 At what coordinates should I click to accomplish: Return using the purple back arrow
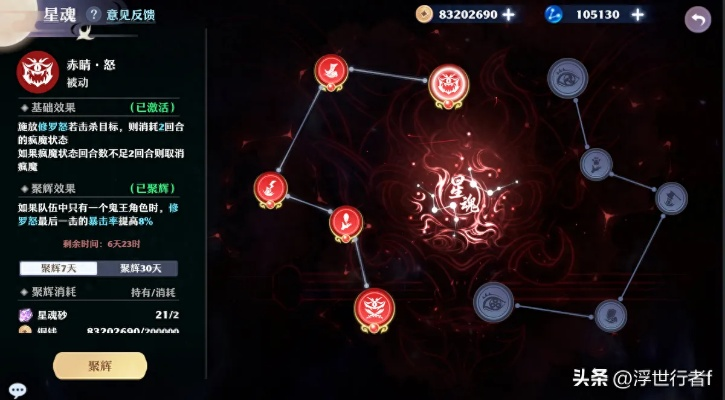(x=697, y=18)
